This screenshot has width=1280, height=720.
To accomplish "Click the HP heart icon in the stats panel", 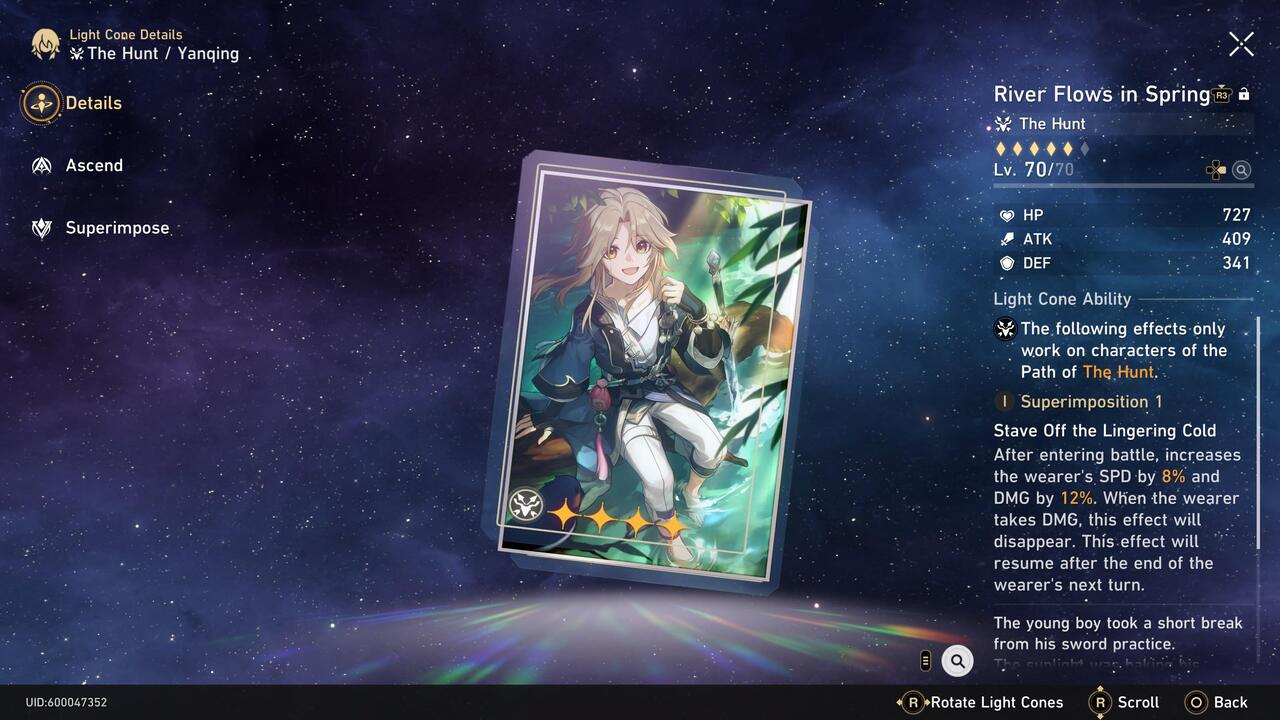I will [x=1007, y=215].
